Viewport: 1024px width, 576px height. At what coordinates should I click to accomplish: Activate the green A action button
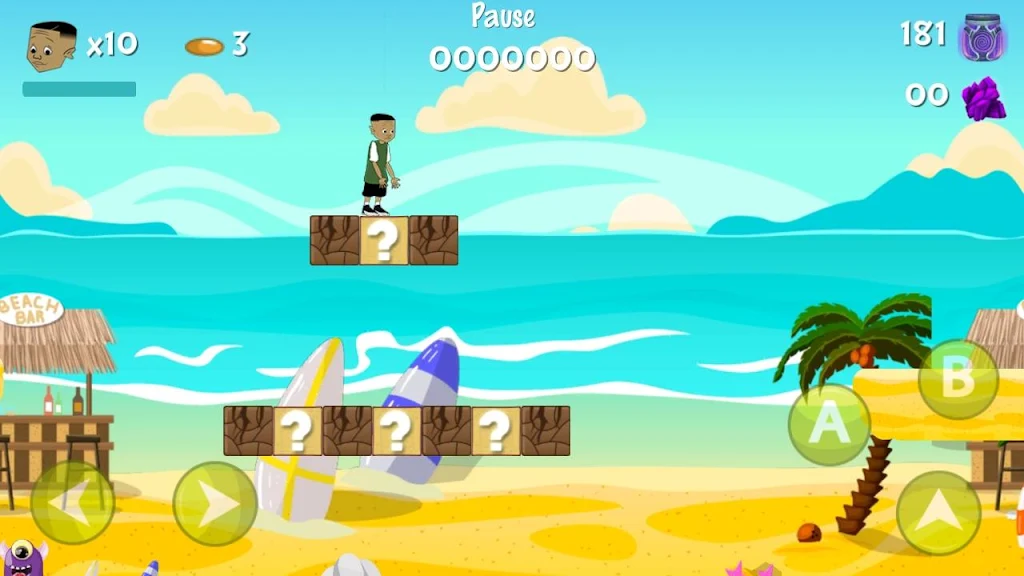pos(829,424)
